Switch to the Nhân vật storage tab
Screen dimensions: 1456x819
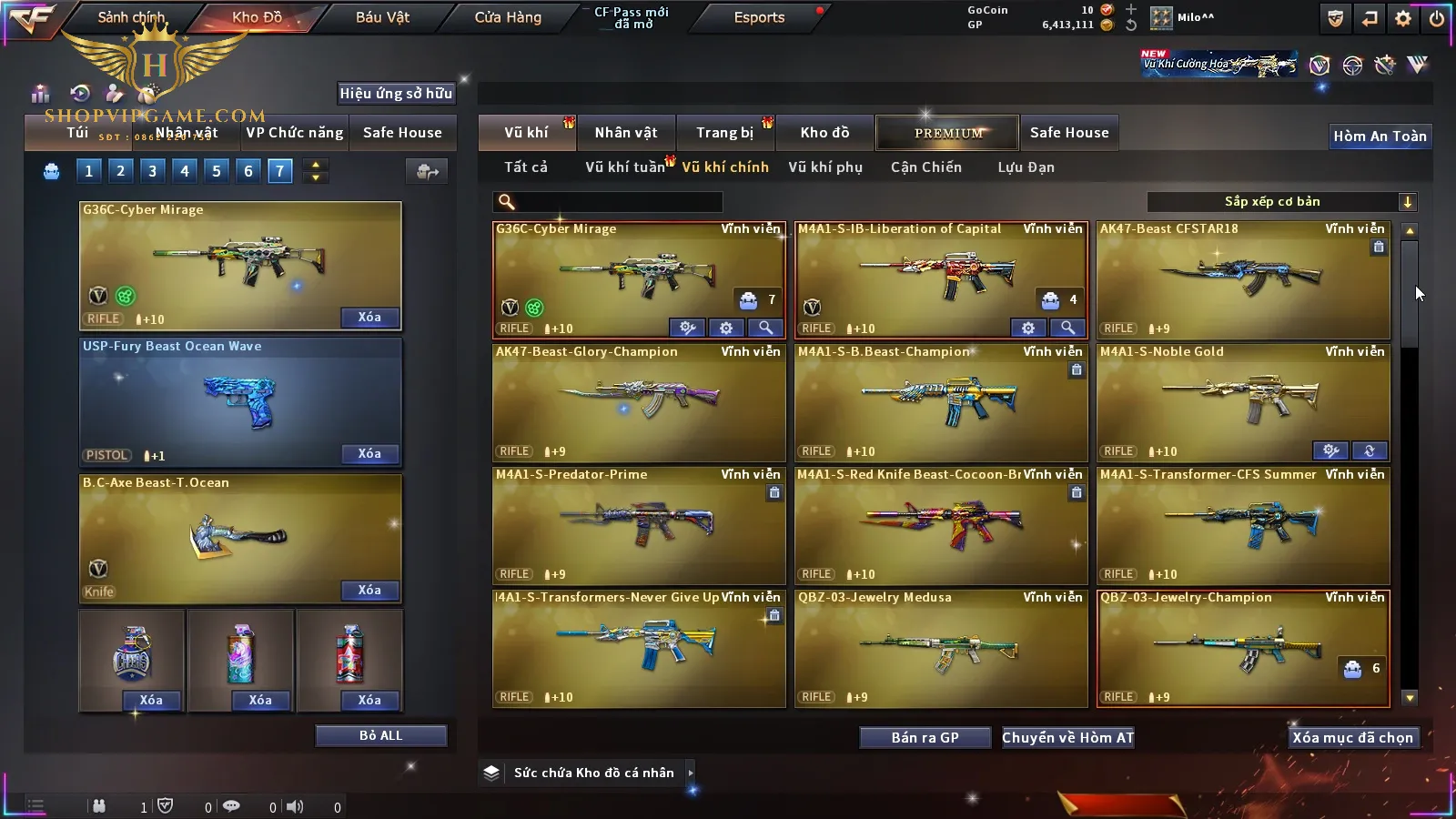(x=626, y=133)
